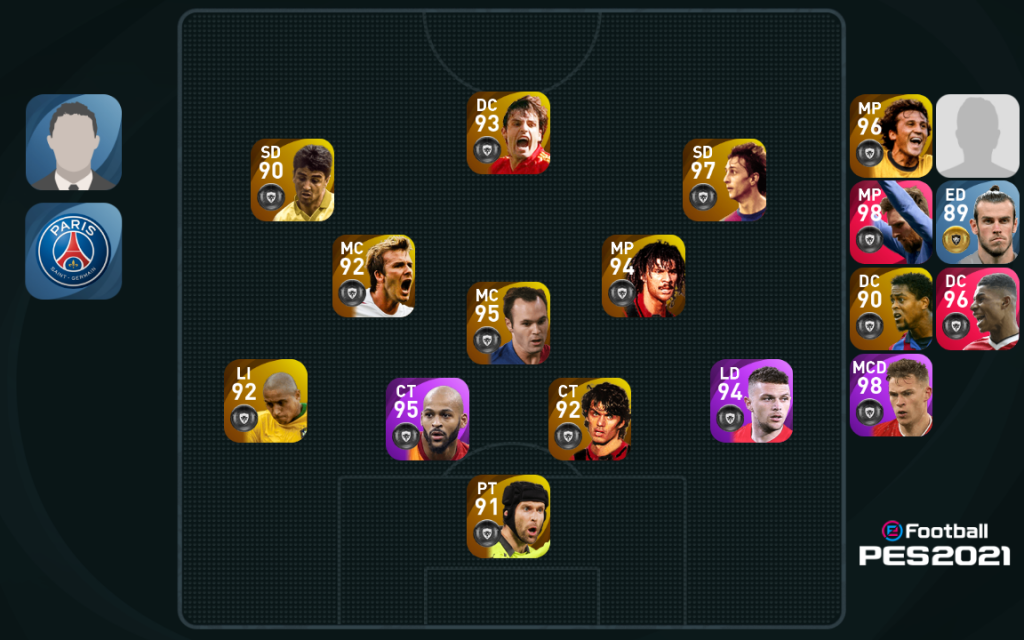Image resolution: width=1024 pixels, height=640 pixels.
Task: Select the DC 93 striker card
Action: (508, 133)
